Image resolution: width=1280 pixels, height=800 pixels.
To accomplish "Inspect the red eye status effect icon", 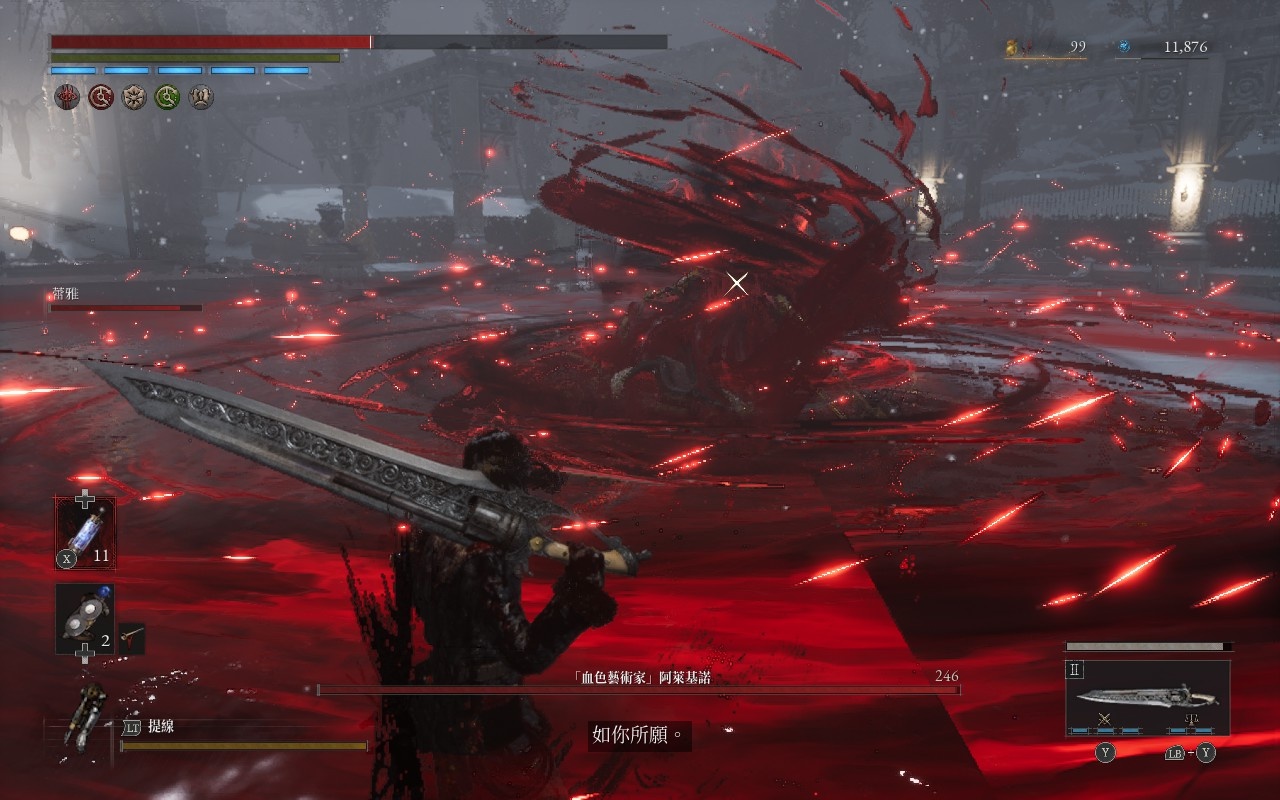I will 67,97.
